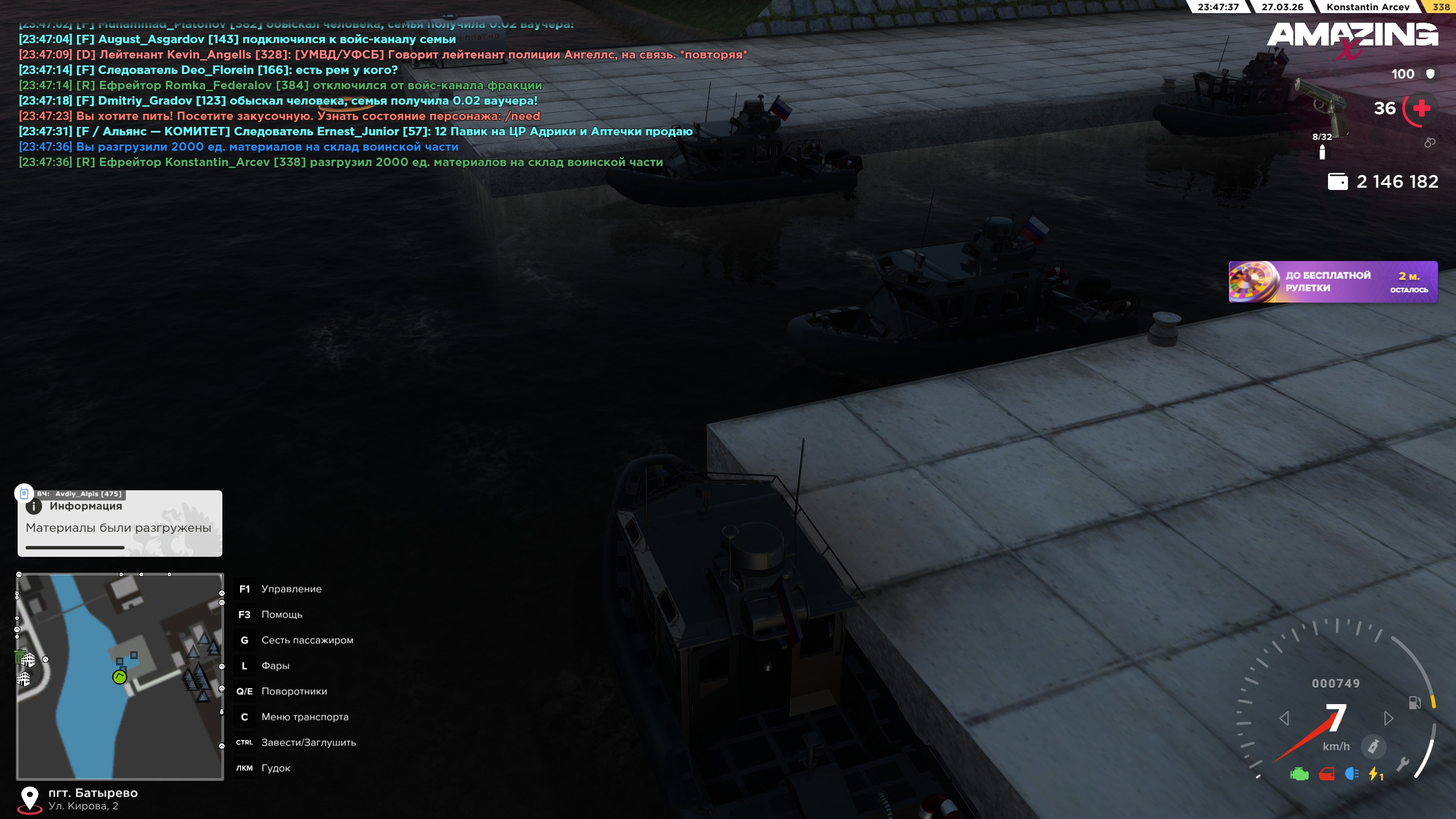The height and width of the screenshot is (819, 1456).
Task: Click the red car door indicator
Action: (x=1326, y=774)
